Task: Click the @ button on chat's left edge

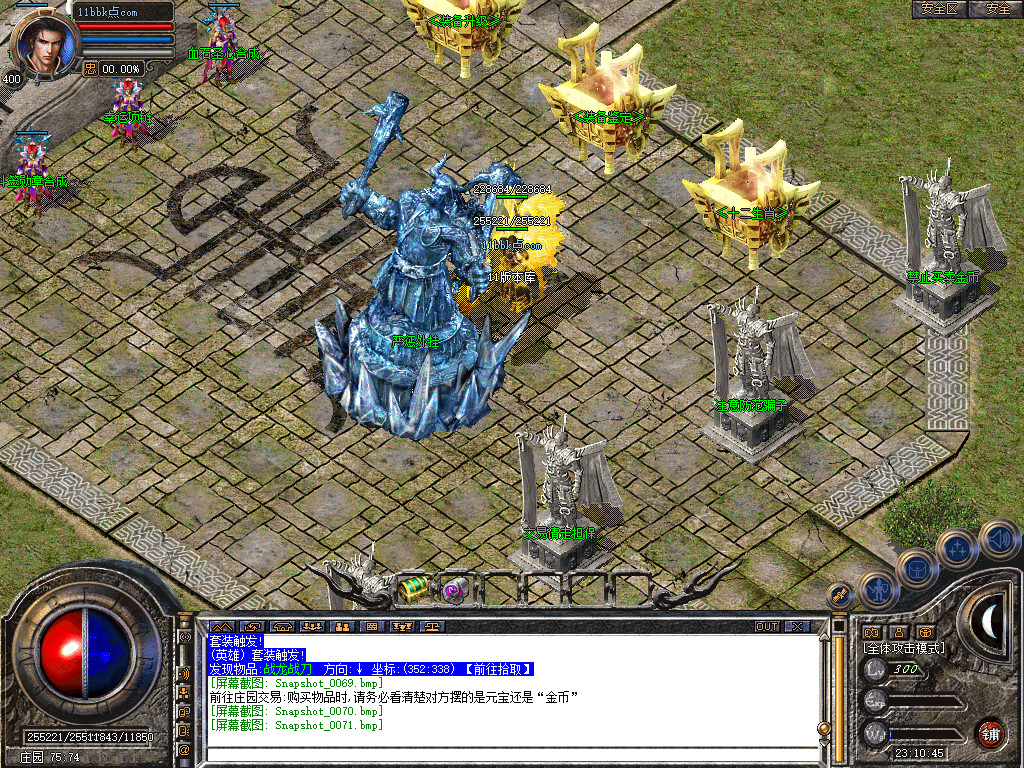Action: (x=185, y=748)
